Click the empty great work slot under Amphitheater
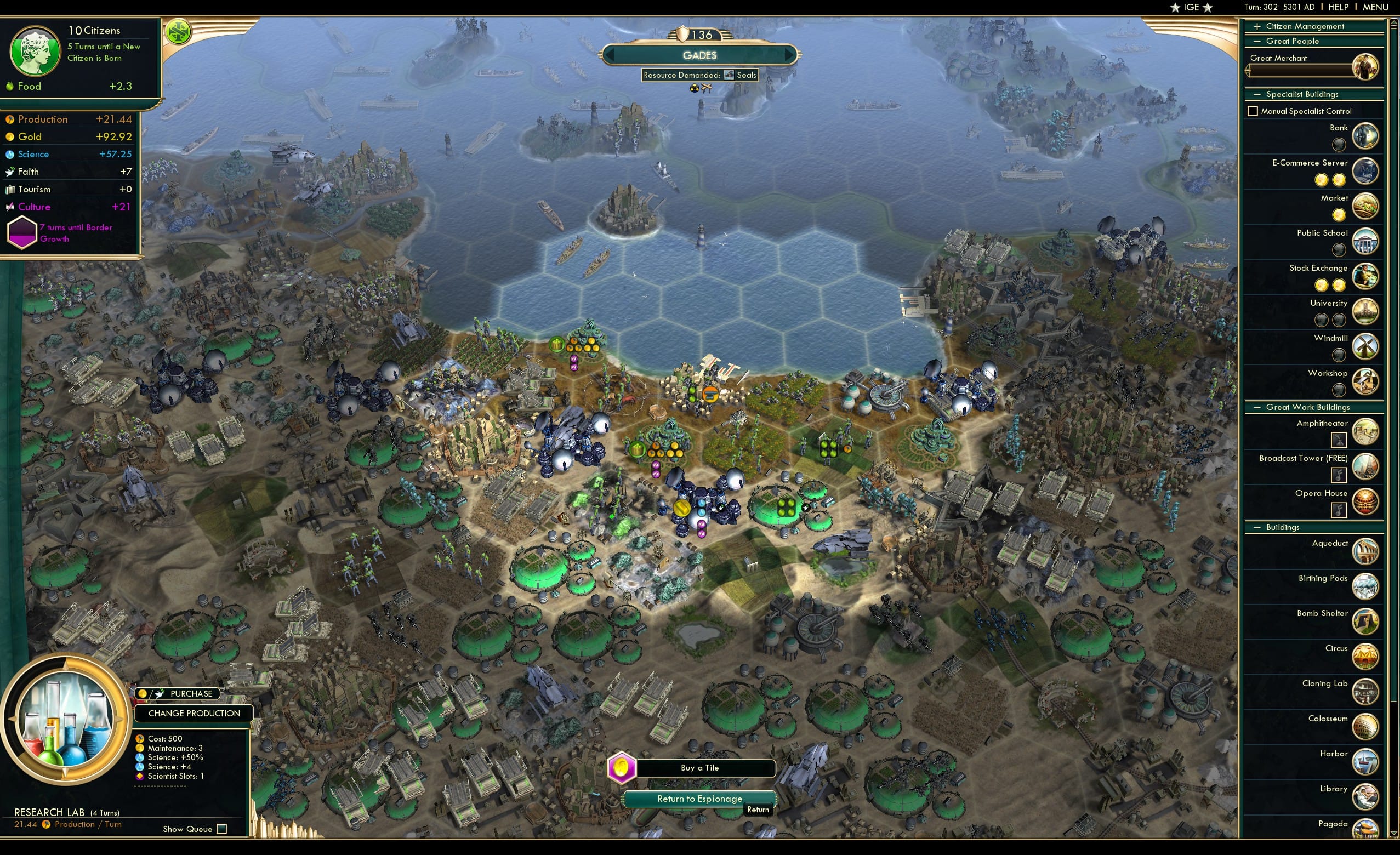 [x=1339, y=440]
